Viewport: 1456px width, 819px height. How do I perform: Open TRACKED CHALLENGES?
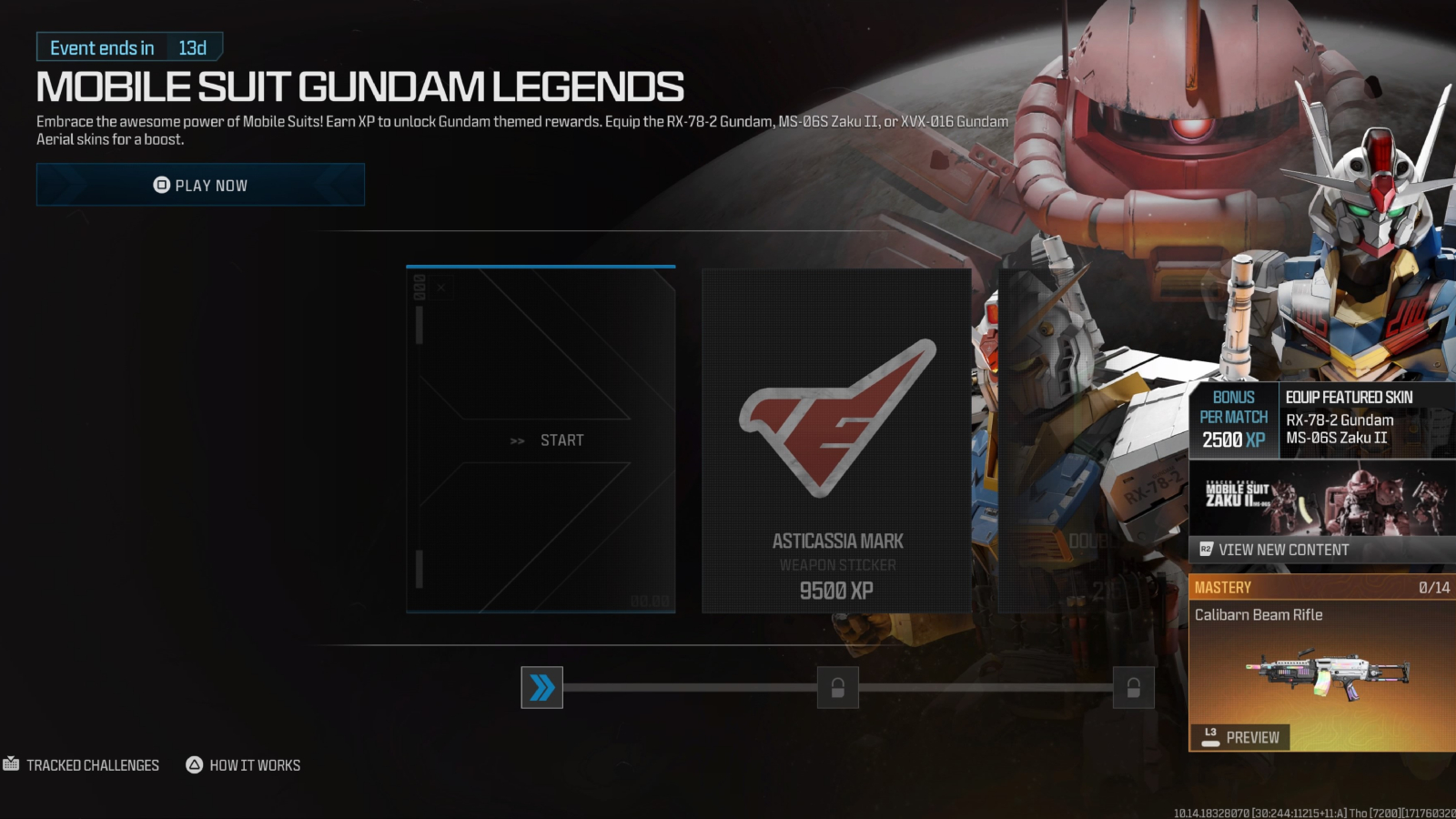93,765
